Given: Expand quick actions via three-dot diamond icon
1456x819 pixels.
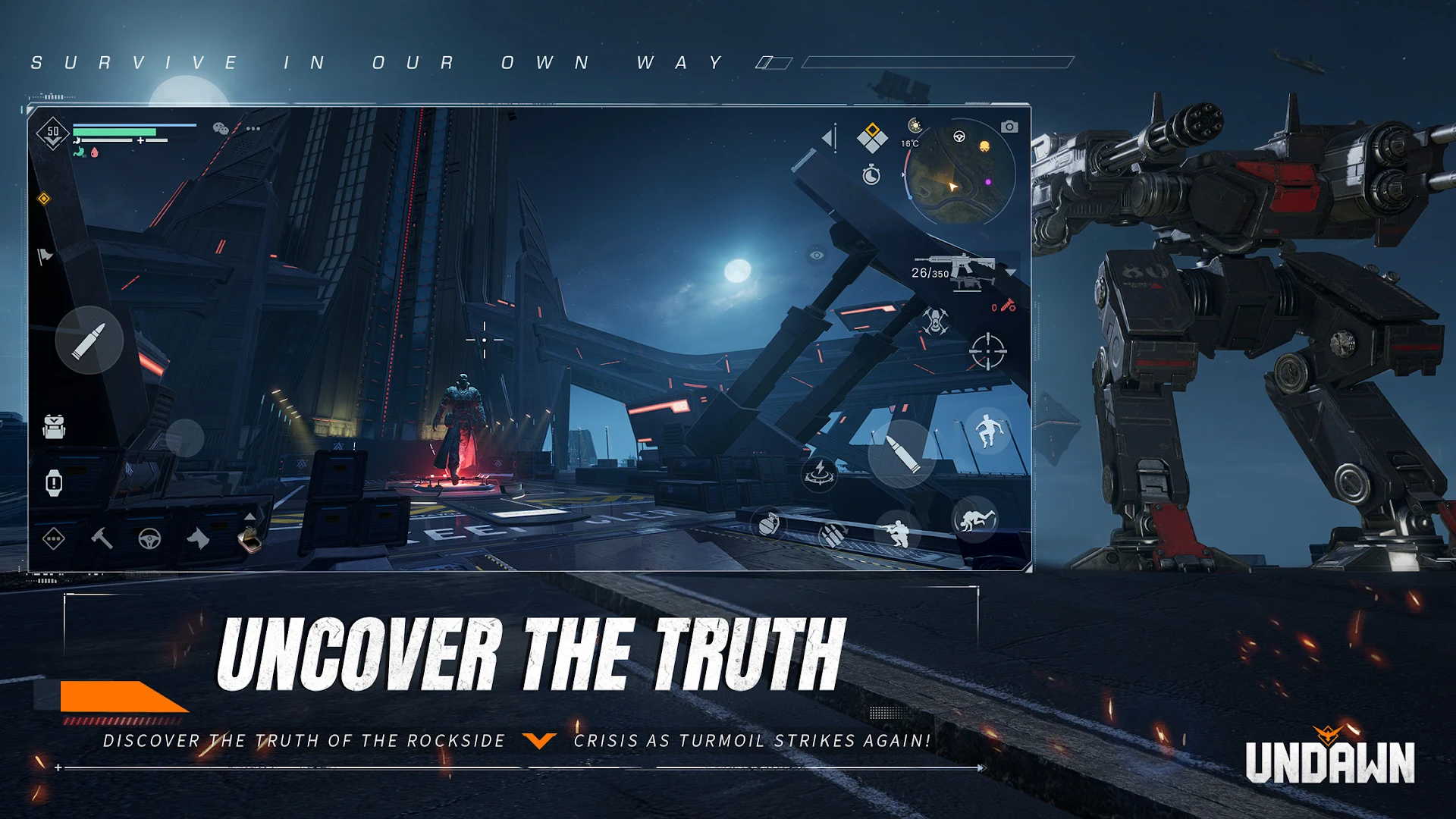Looking at the screenshot, I should coord(52,539).
